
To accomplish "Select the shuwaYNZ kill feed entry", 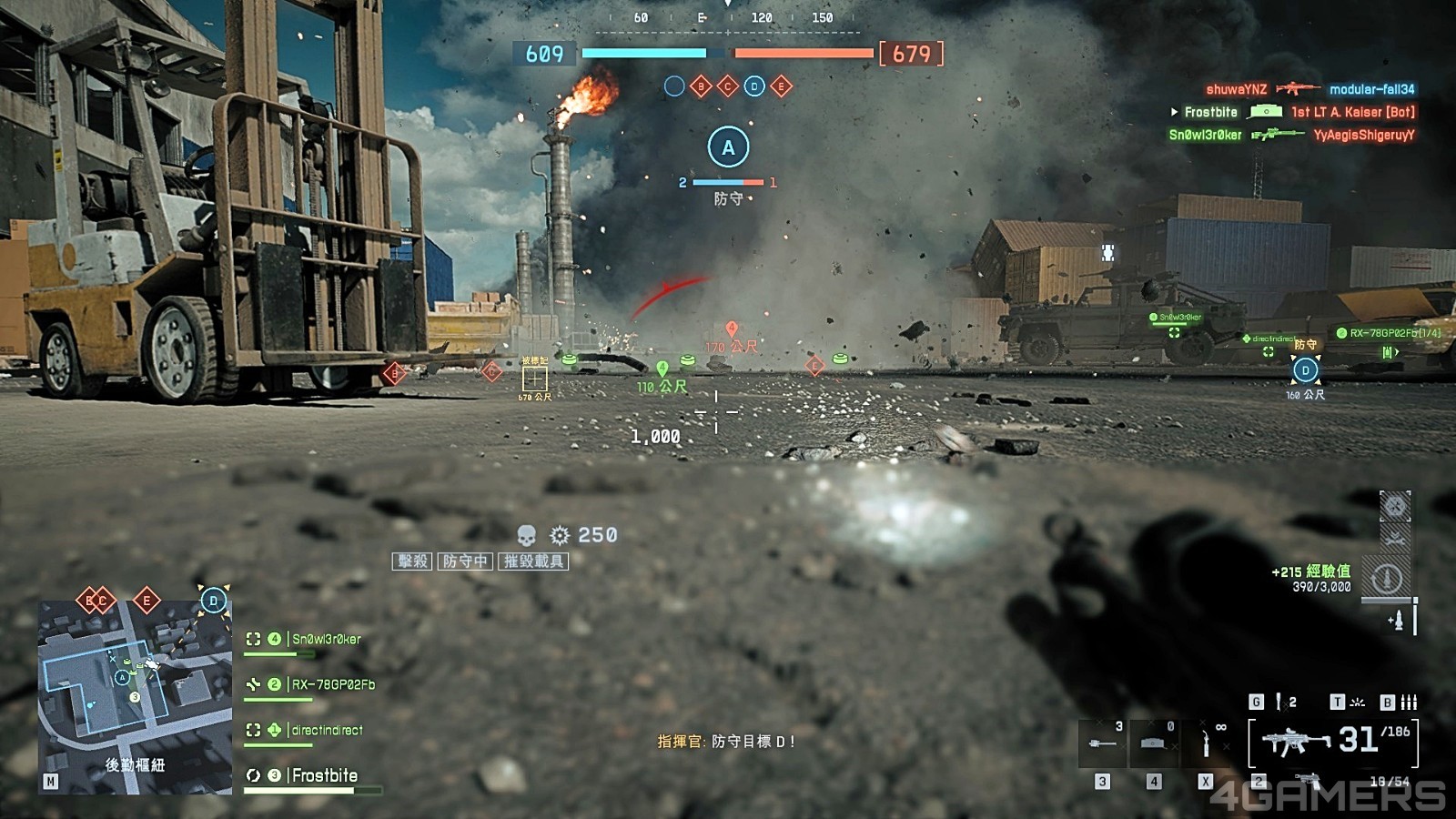I will 1236,89.
